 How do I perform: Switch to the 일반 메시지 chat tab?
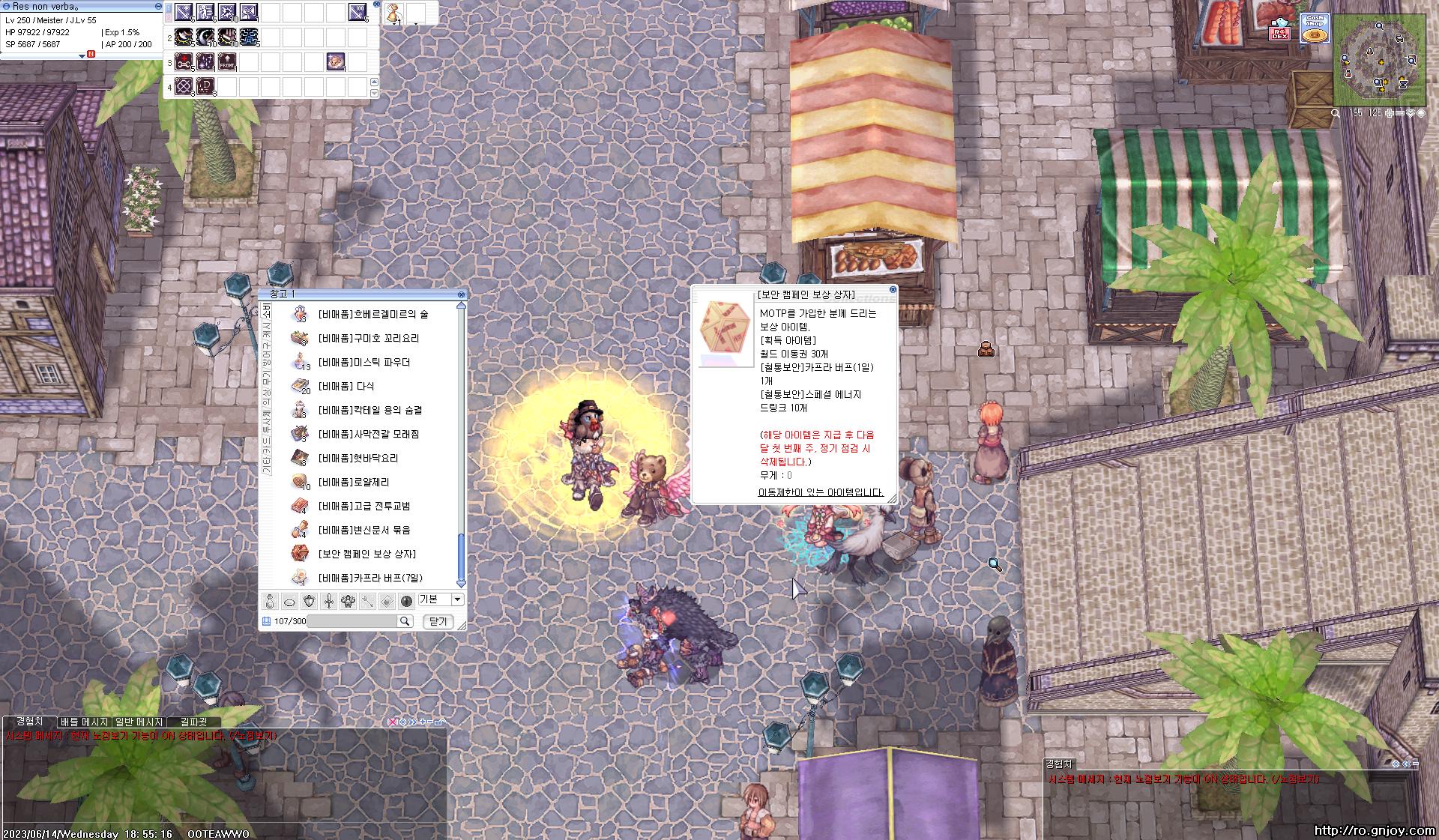139,722
